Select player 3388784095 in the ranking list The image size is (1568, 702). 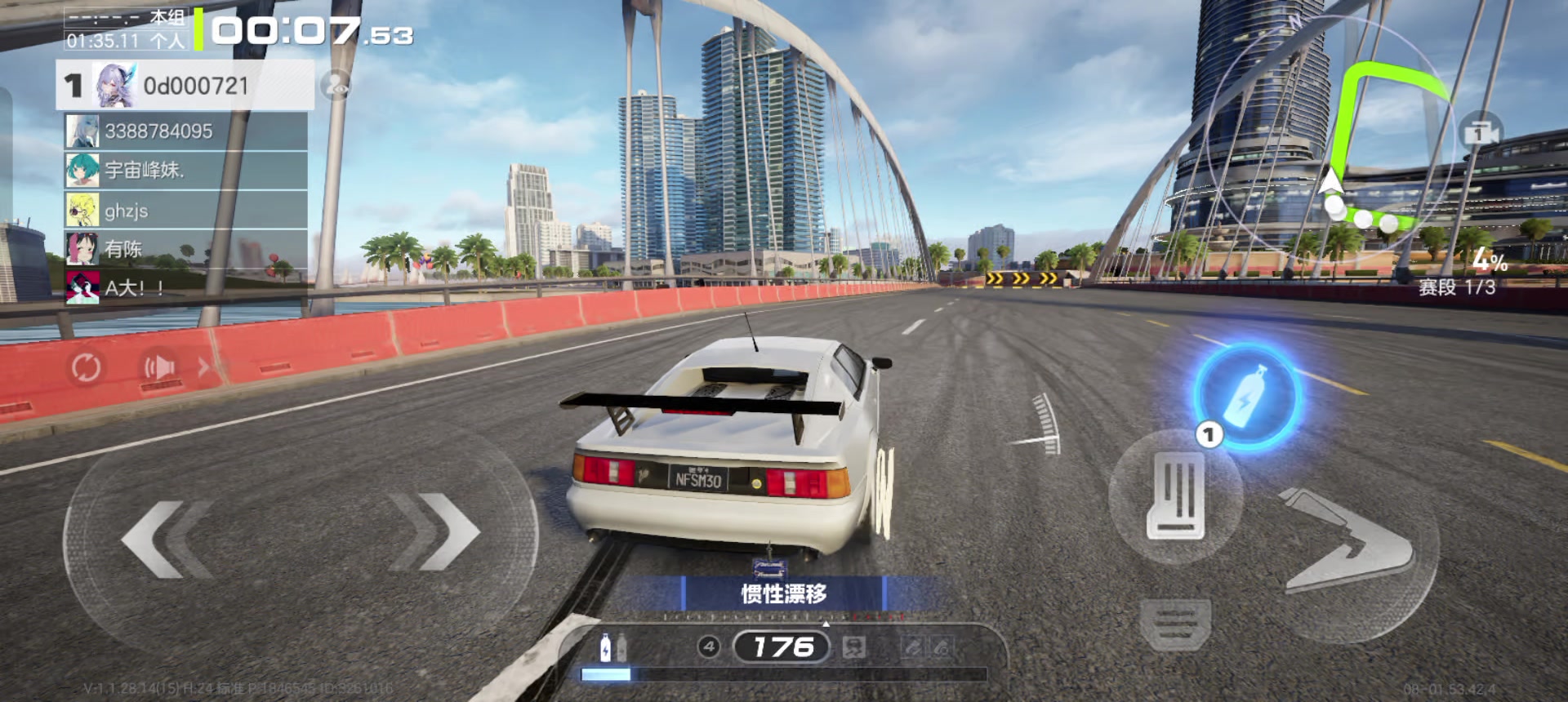185,131
